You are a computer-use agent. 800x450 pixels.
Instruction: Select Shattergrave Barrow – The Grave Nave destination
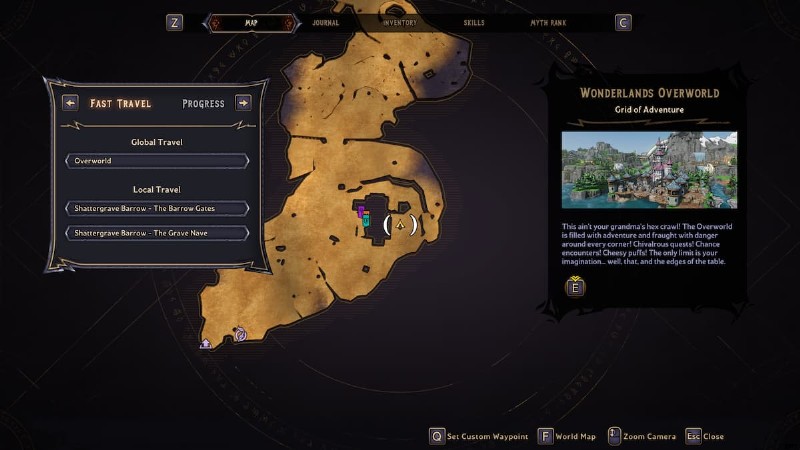pos(157,233)
